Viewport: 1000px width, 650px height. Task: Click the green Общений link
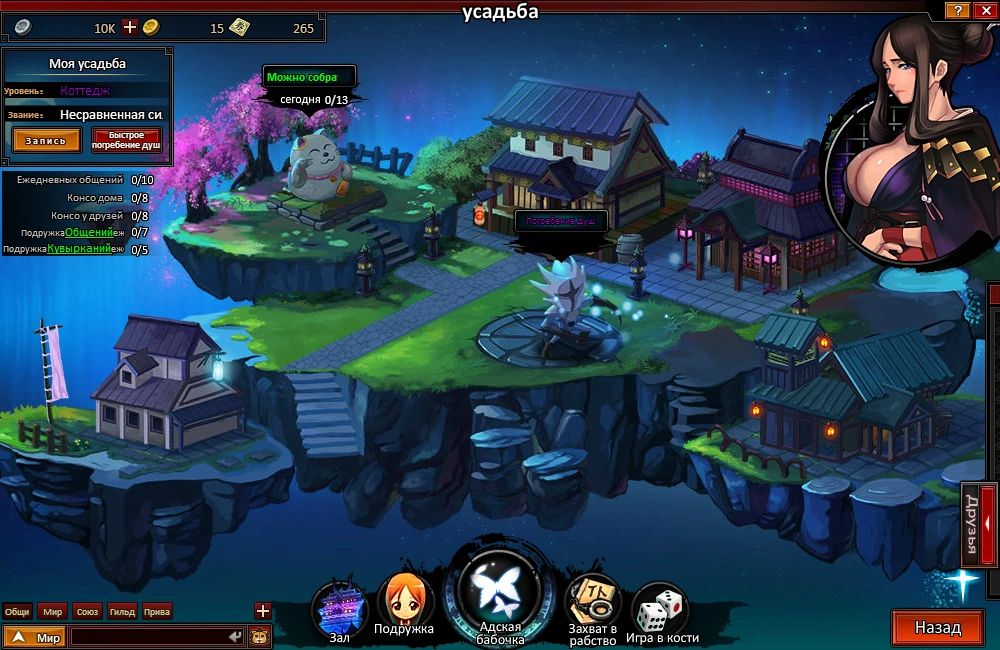click(x=84, y=232)
